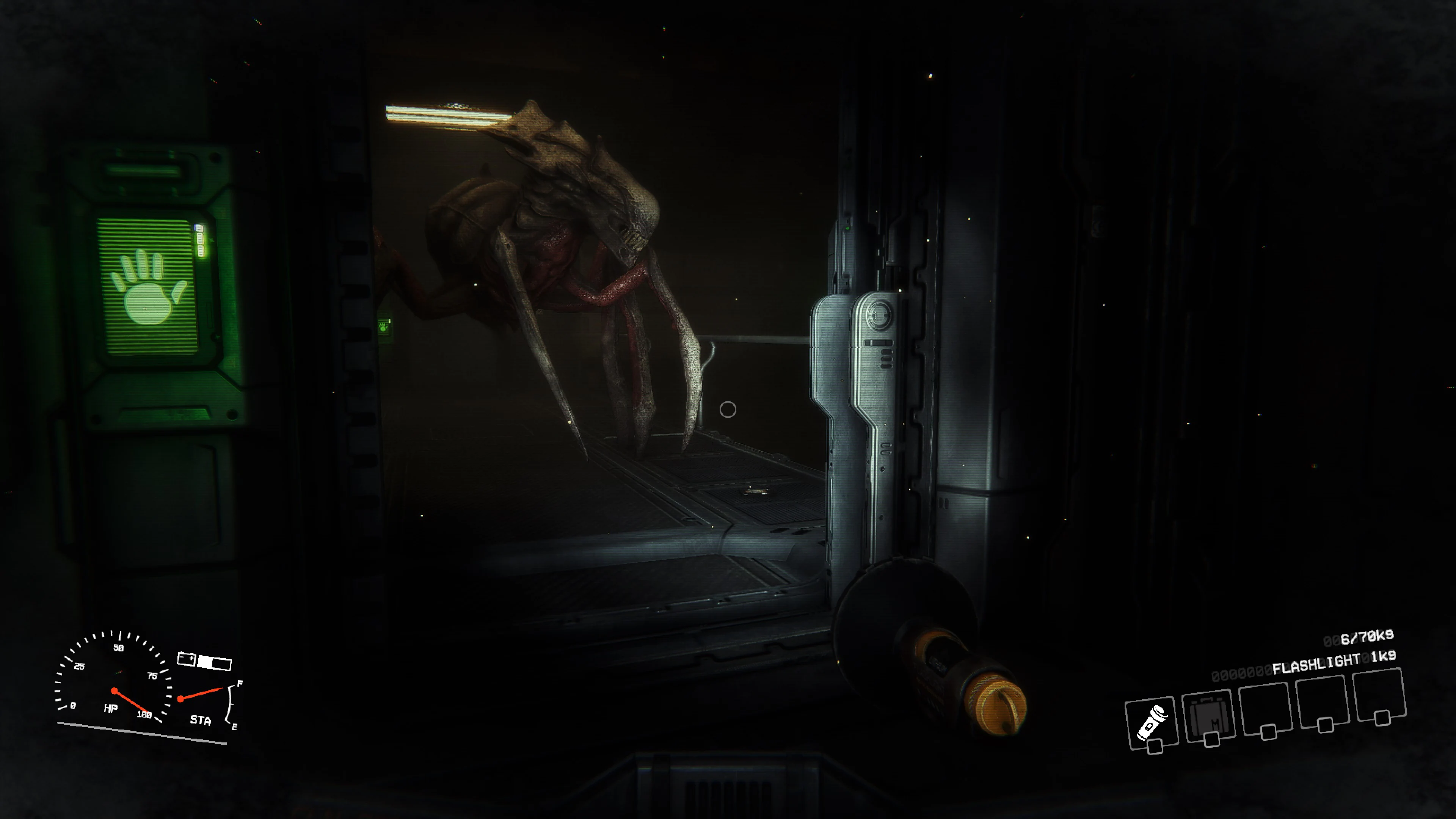Click the center aiming reticle circle

(728, 409)
